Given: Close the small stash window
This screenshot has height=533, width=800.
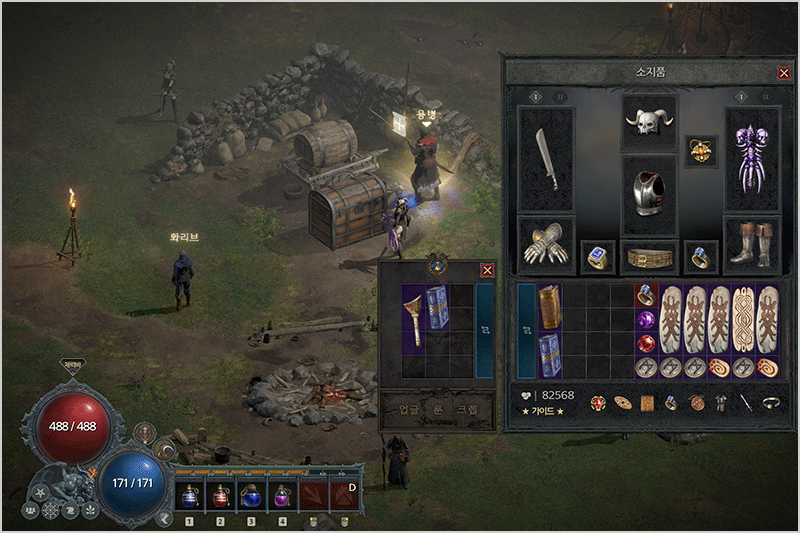Looking at the screenshot, I should coord(487,270).
